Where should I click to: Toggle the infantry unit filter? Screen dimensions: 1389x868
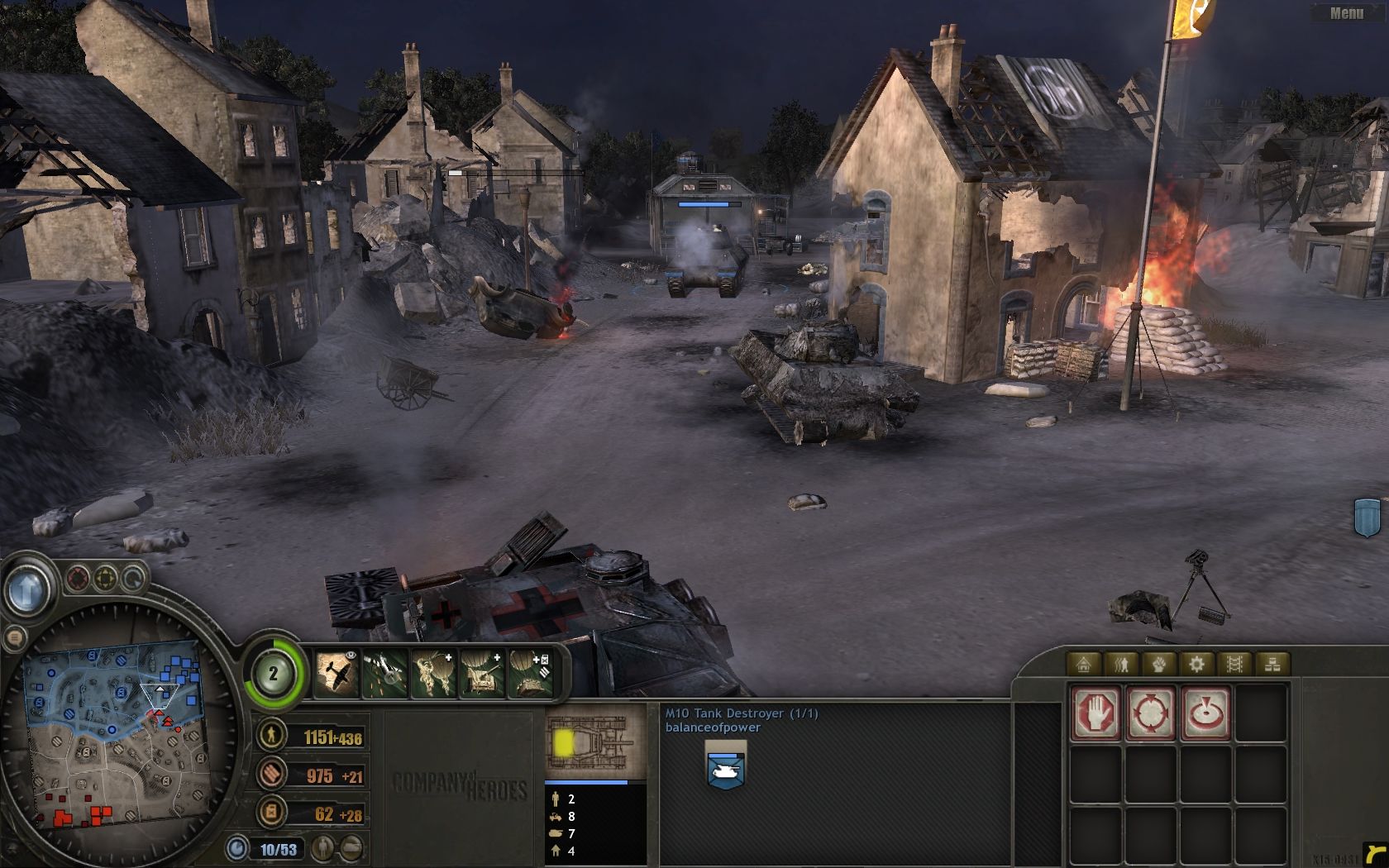(x=322, y=848)
